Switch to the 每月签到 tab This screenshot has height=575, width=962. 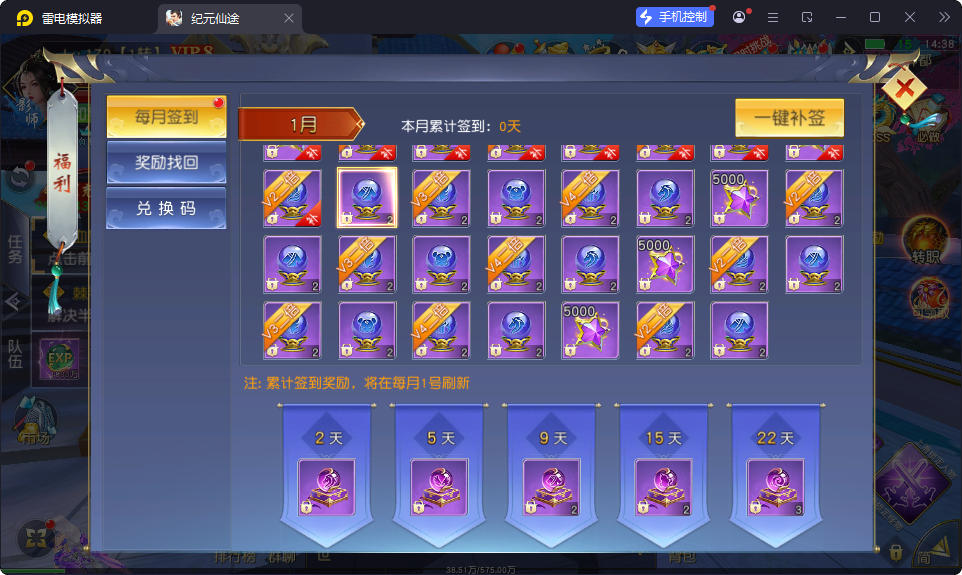[166, 117]
